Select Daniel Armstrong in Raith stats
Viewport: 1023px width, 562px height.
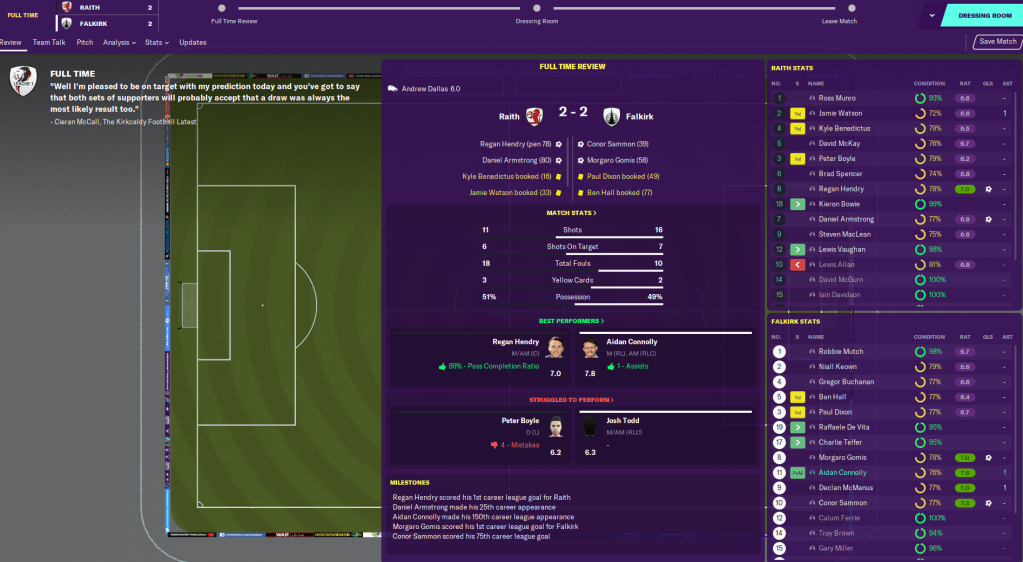[846, 219]
